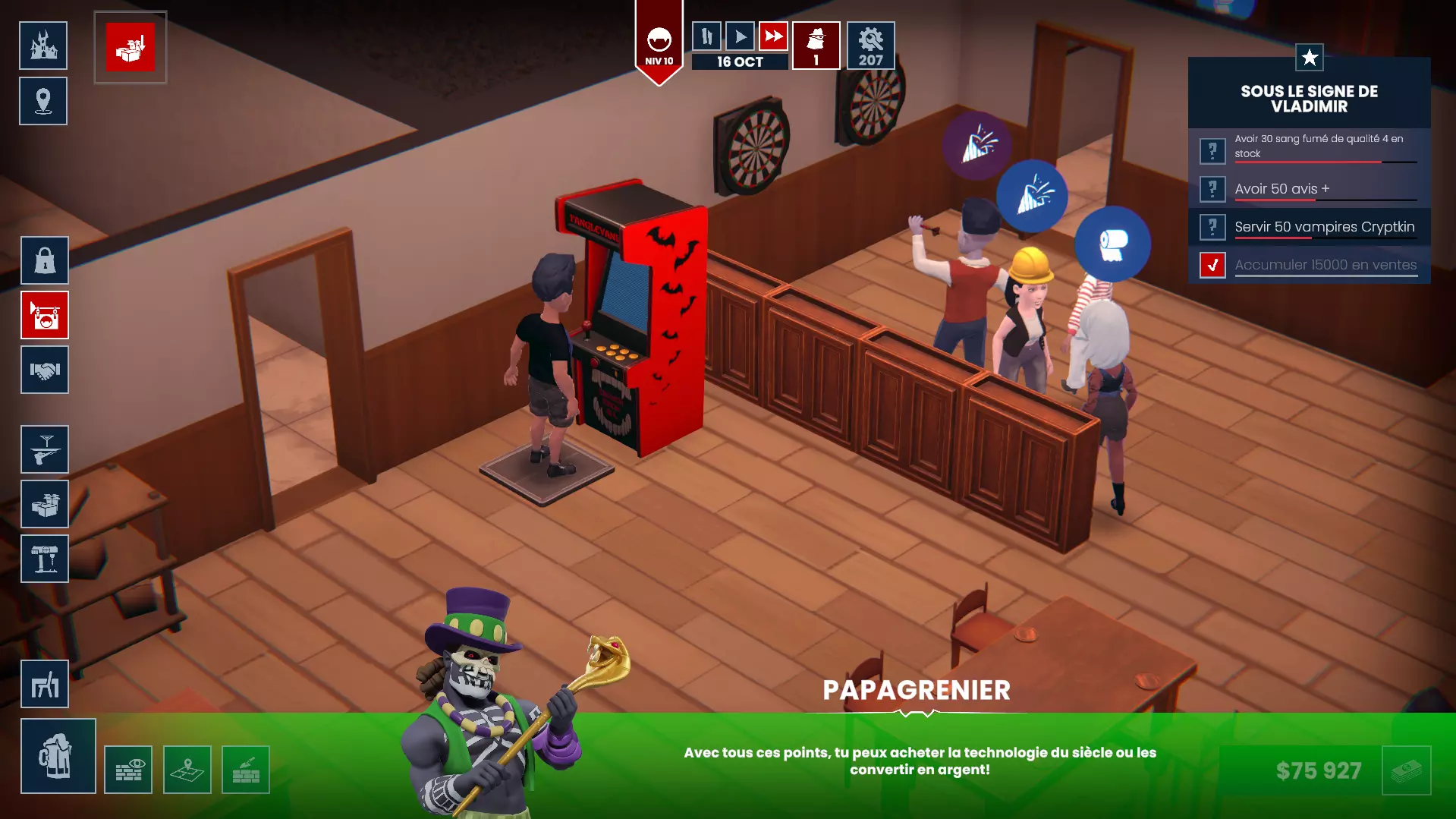Open the detective hat counter
The width and height of the screenshot is (1456, 819).
pos(816,46)
